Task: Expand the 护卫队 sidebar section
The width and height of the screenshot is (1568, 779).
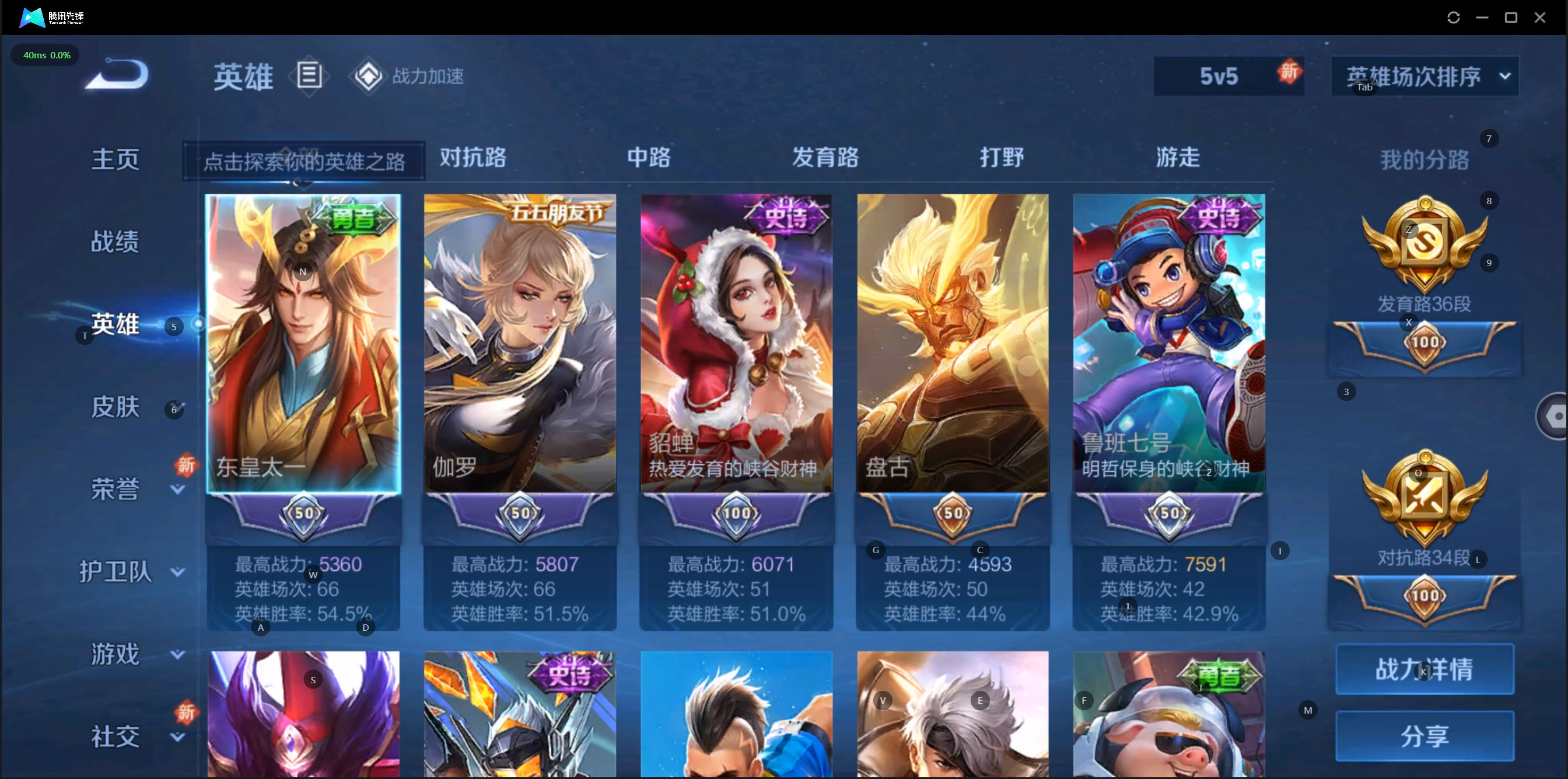Action: (x=116, y=571)
